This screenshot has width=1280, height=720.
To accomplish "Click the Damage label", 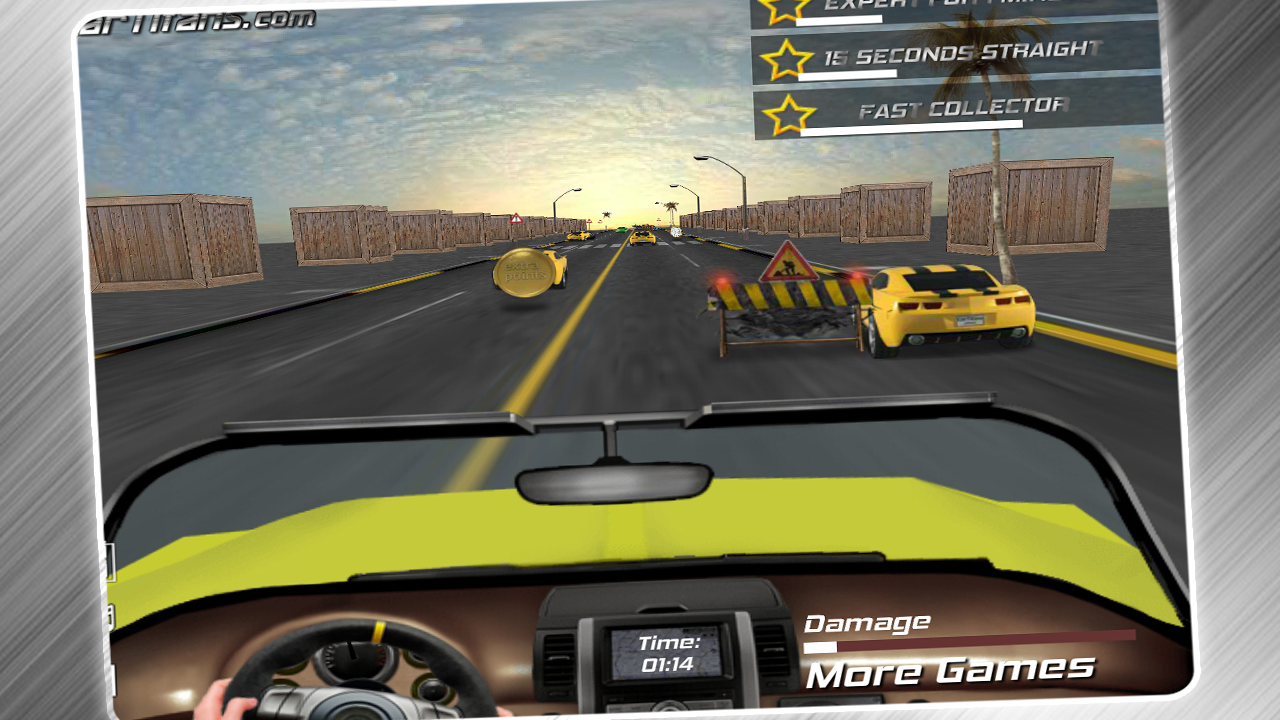I will click(x=866, y=622).
